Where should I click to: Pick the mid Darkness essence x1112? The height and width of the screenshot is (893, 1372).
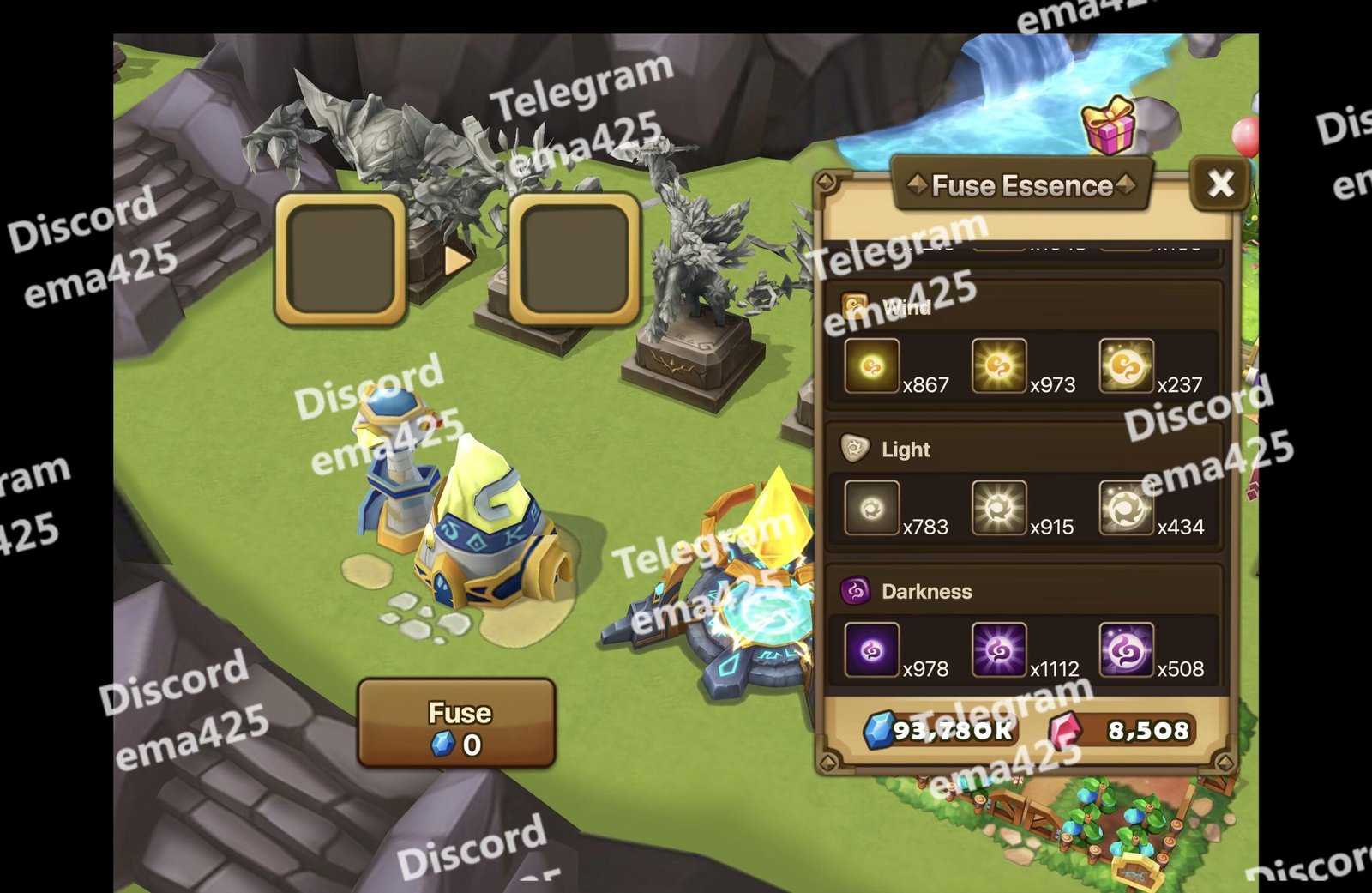tap(998, 650)
